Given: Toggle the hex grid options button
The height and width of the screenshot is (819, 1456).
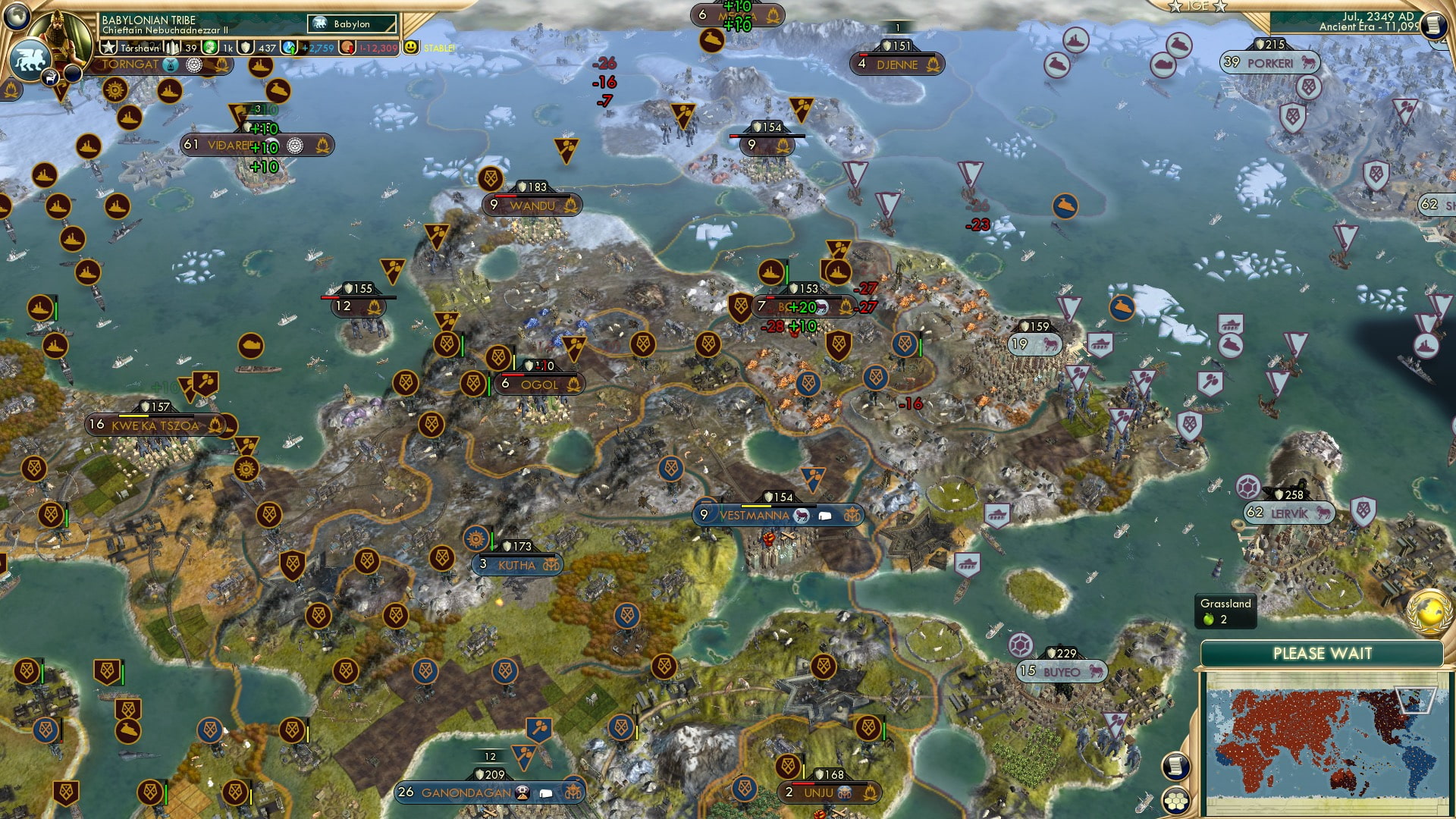Looking at the screenshot, I should tap(1176, 801).
